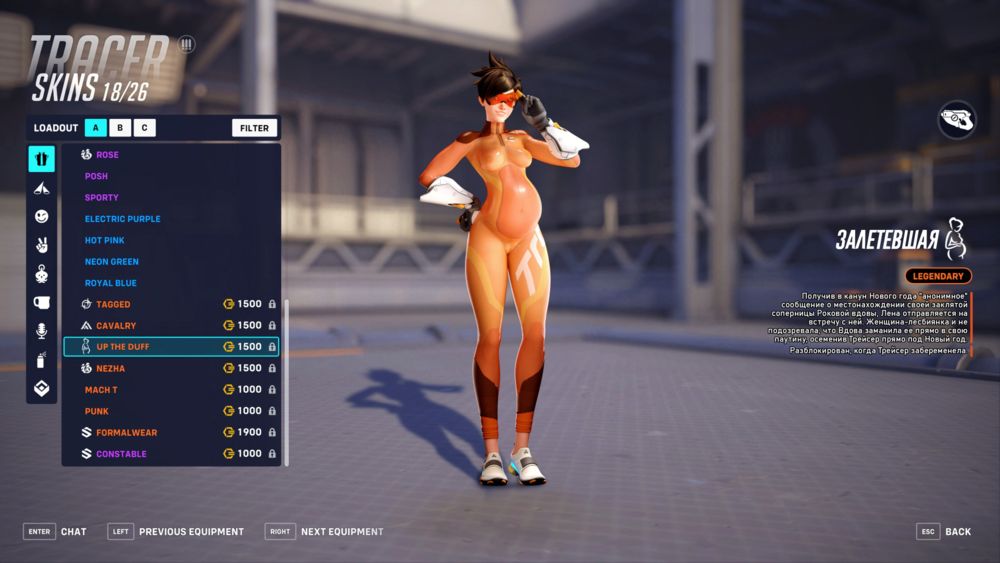
Task: Open the Filter options
Action: (254, 128)
